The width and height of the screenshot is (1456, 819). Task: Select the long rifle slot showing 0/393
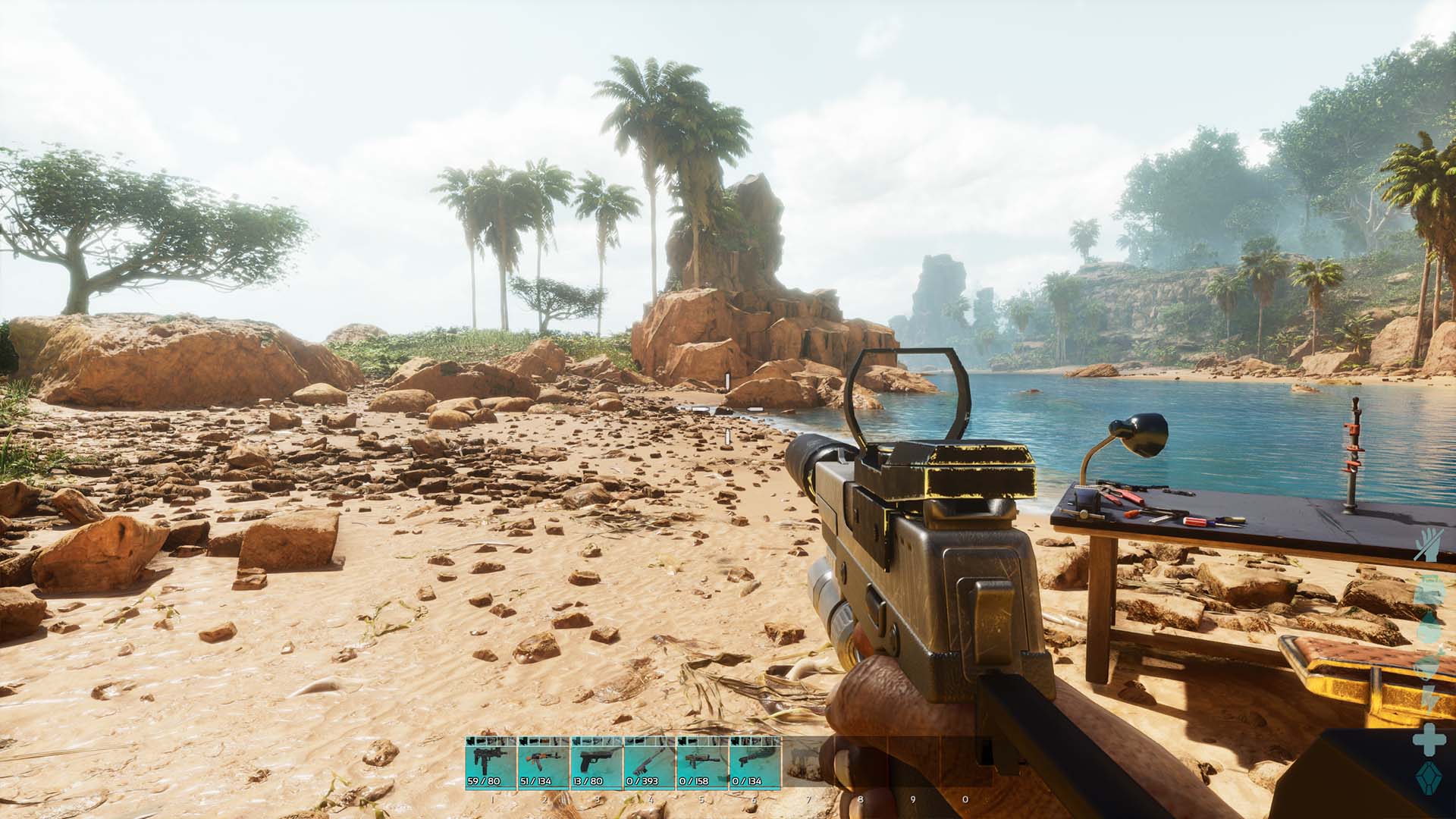coord(650,763)
